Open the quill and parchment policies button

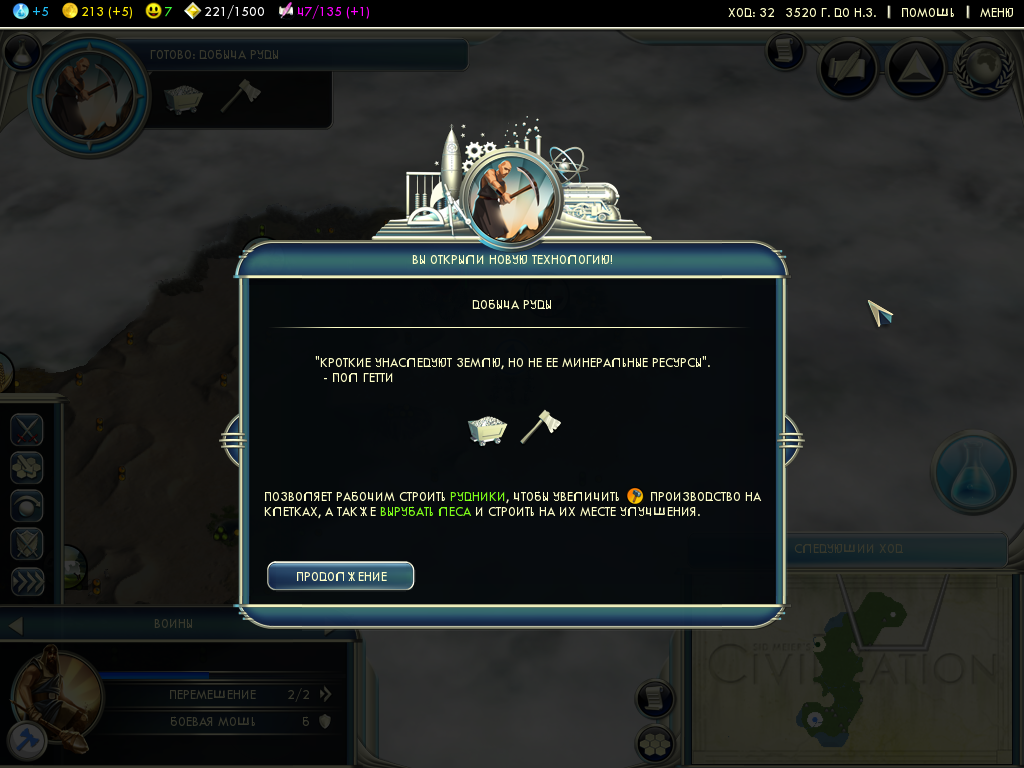click(x=849, y=68)
